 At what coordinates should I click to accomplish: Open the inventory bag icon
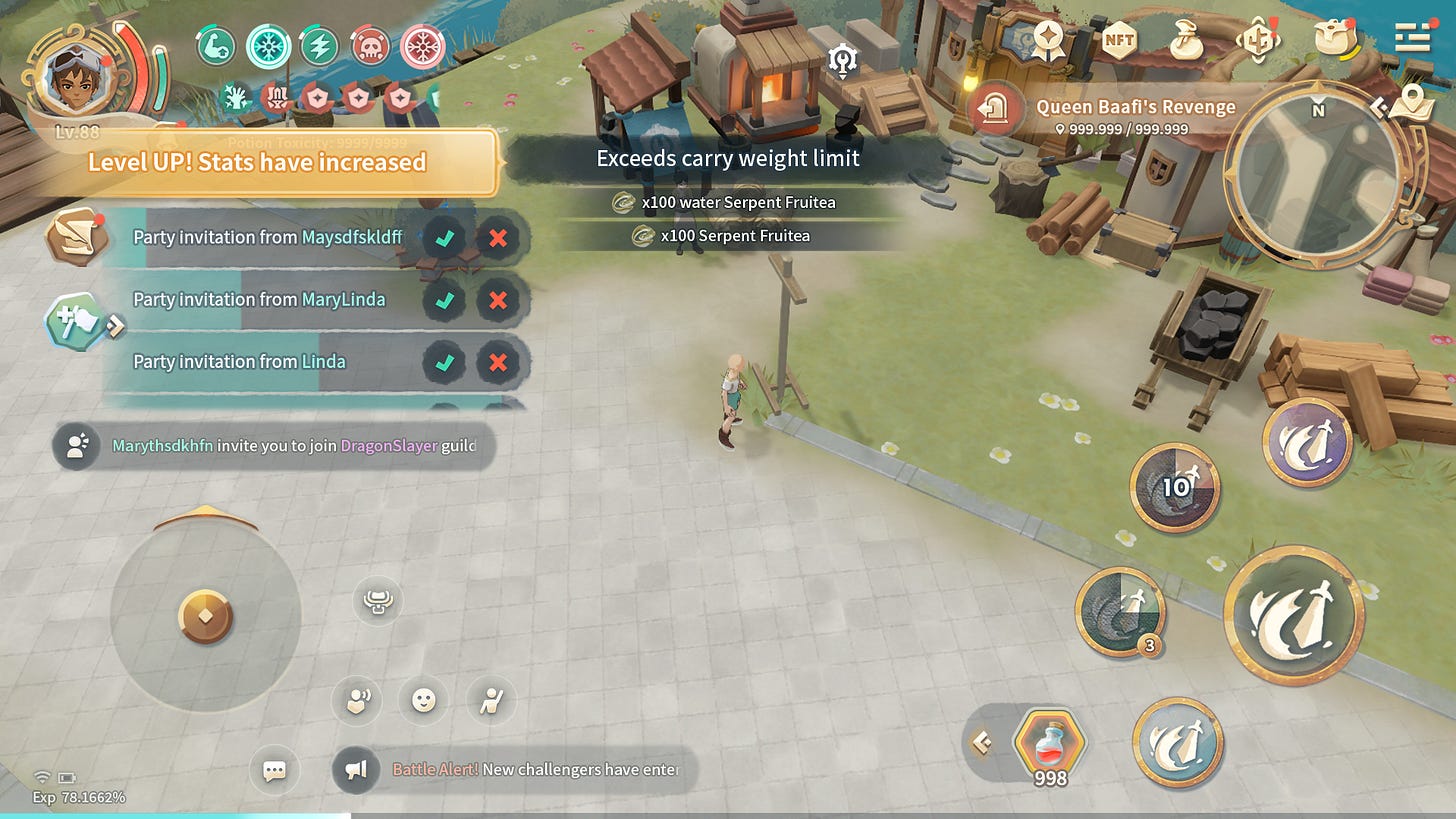pos(1337,39)
